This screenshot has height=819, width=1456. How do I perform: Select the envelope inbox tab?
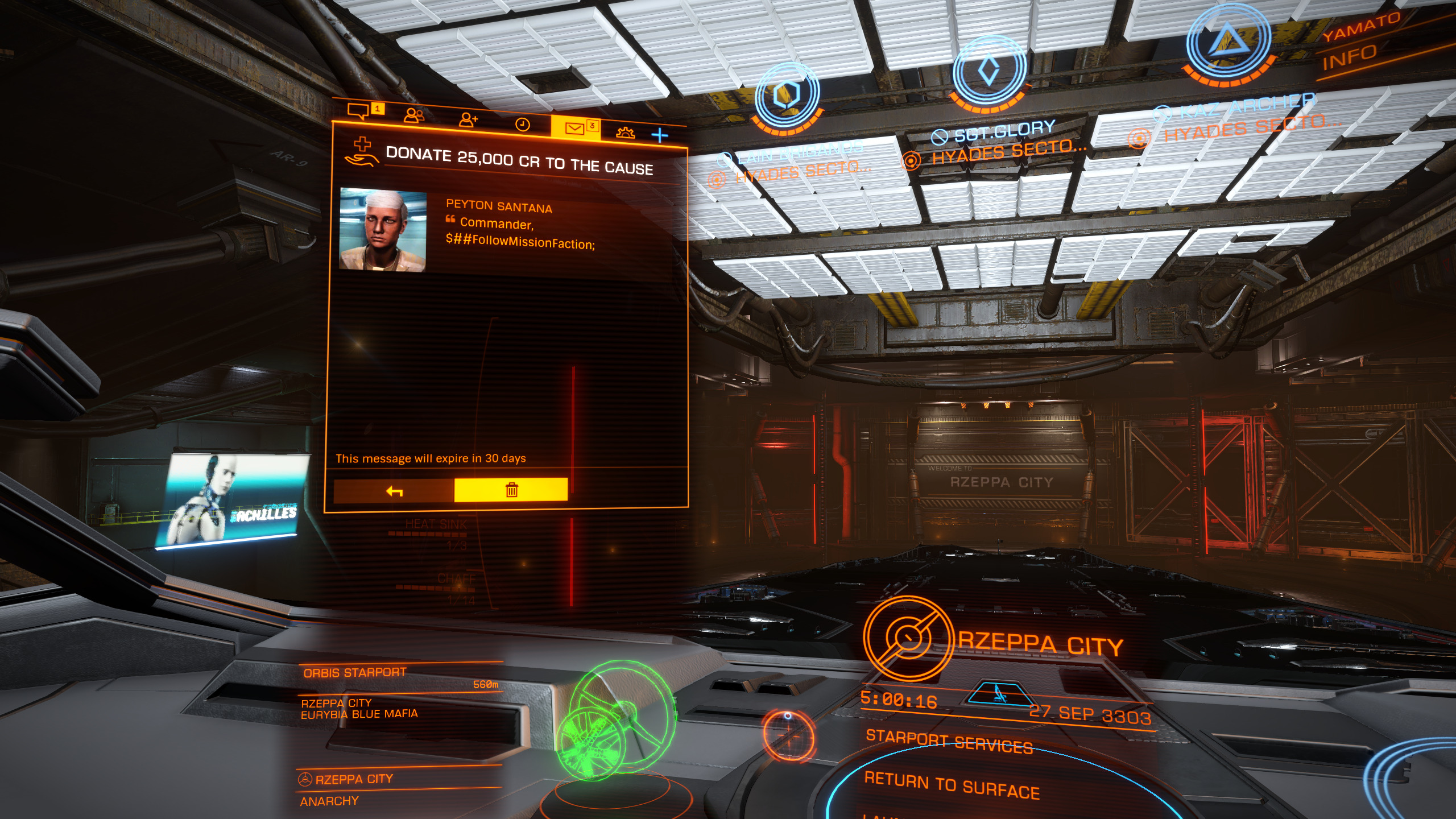(x=574, y=129)
